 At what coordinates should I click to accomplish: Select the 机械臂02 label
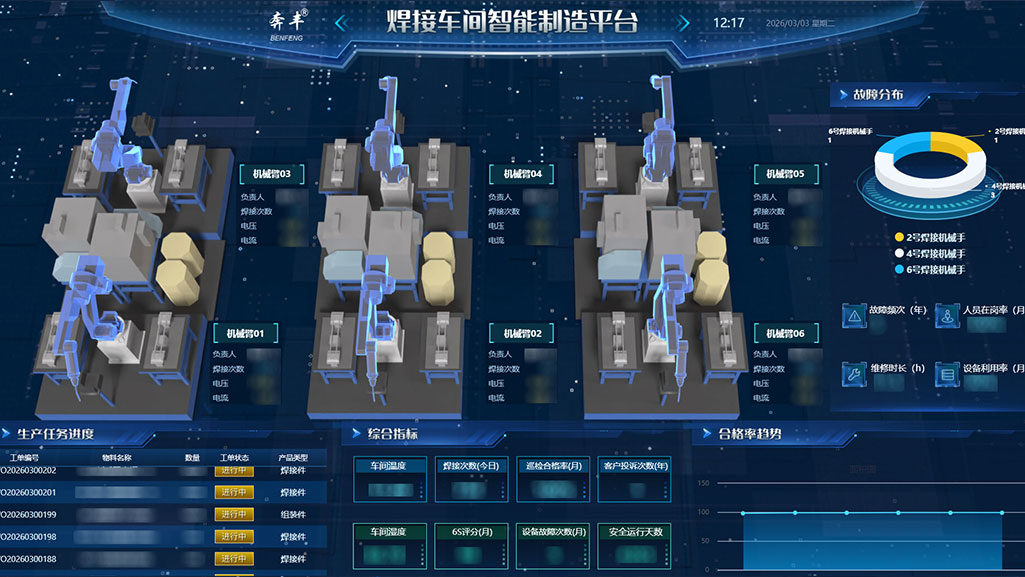pyautogui.click(x=523, y=333)
